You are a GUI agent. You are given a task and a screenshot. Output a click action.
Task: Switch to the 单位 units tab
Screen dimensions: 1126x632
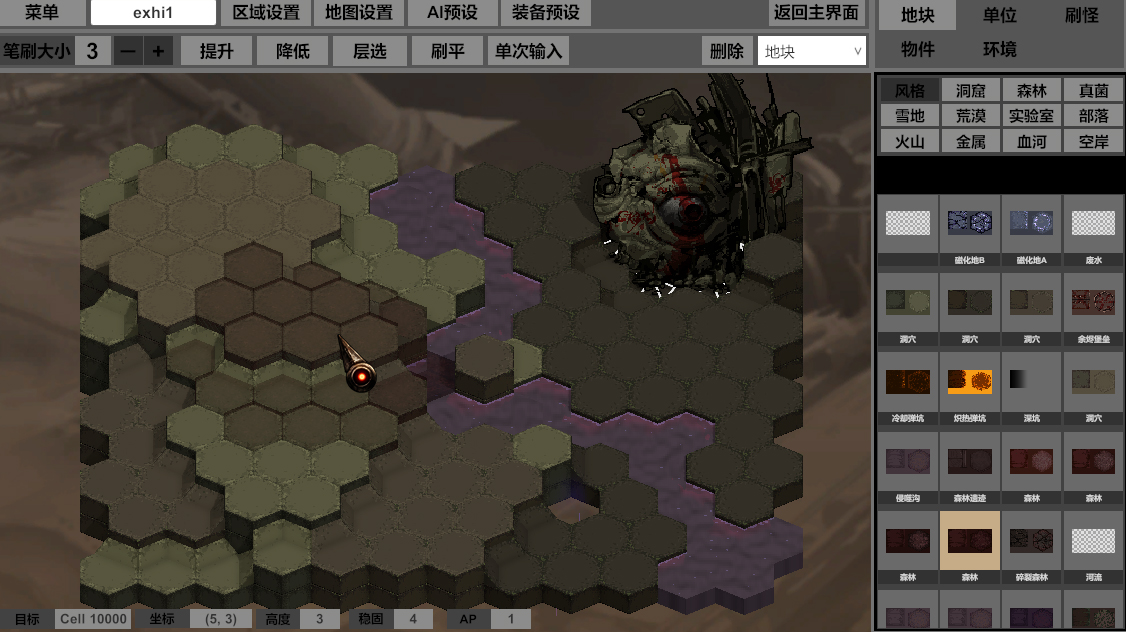tap(1000, 15)
